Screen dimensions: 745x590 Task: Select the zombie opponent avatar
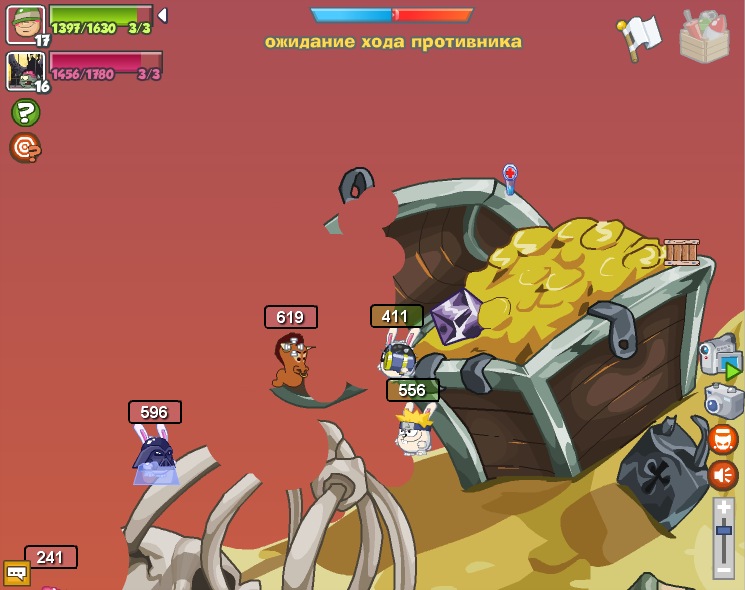tap(25, 71)
